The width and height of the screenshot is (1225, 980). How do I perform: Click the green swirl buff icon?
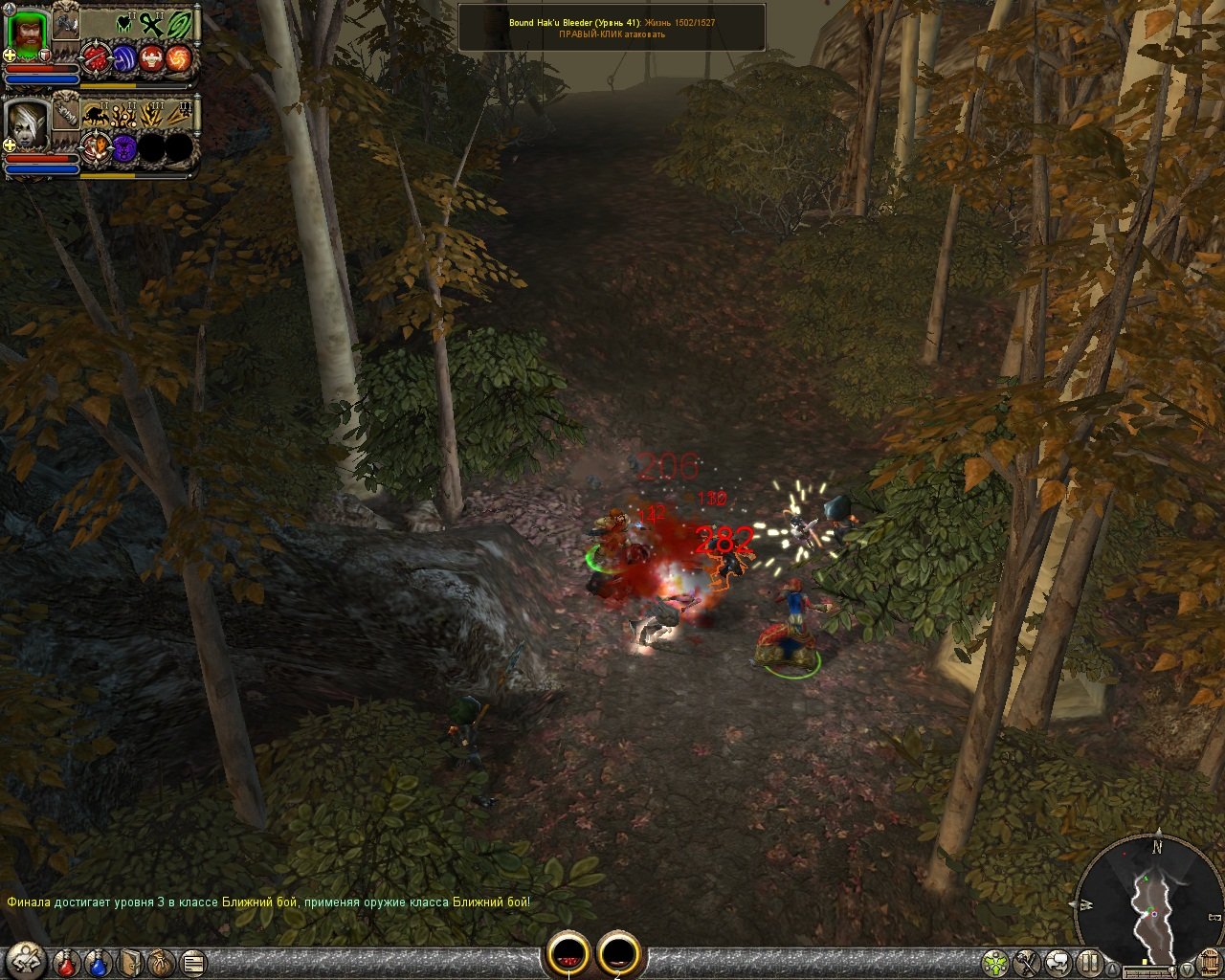179,24
